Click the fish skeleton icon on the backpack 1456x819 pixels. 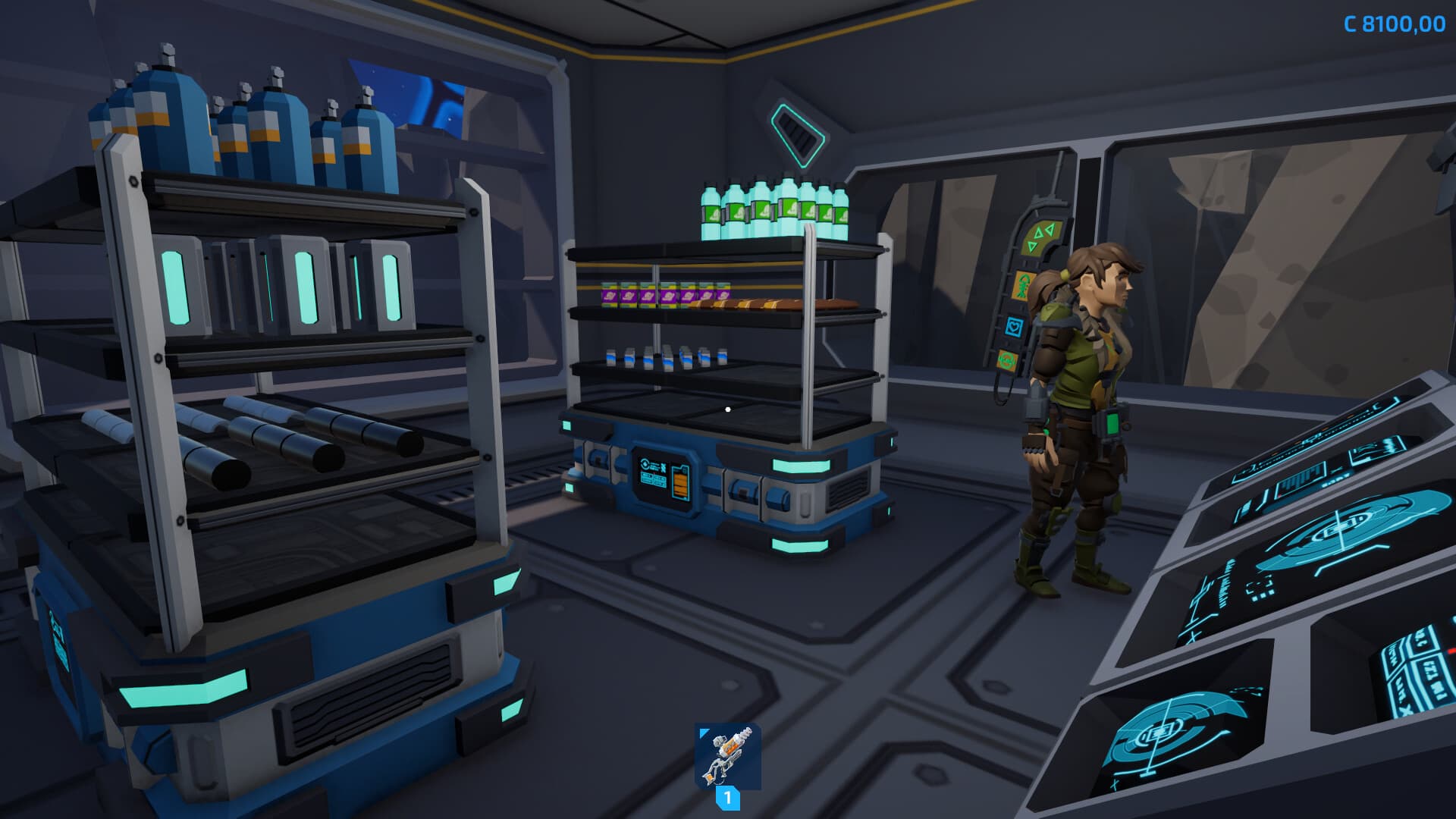[1022, 284]
